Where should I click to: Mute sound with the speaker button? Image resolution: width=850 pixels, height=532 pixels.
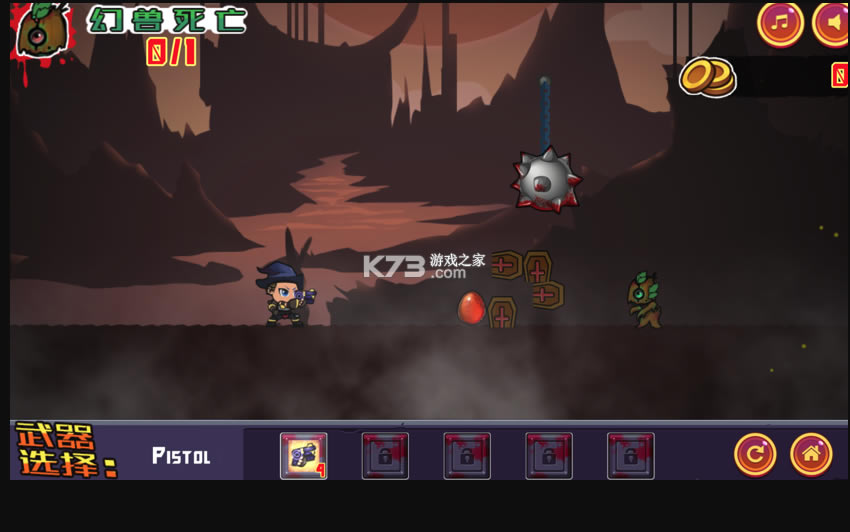tap(832, 22)
